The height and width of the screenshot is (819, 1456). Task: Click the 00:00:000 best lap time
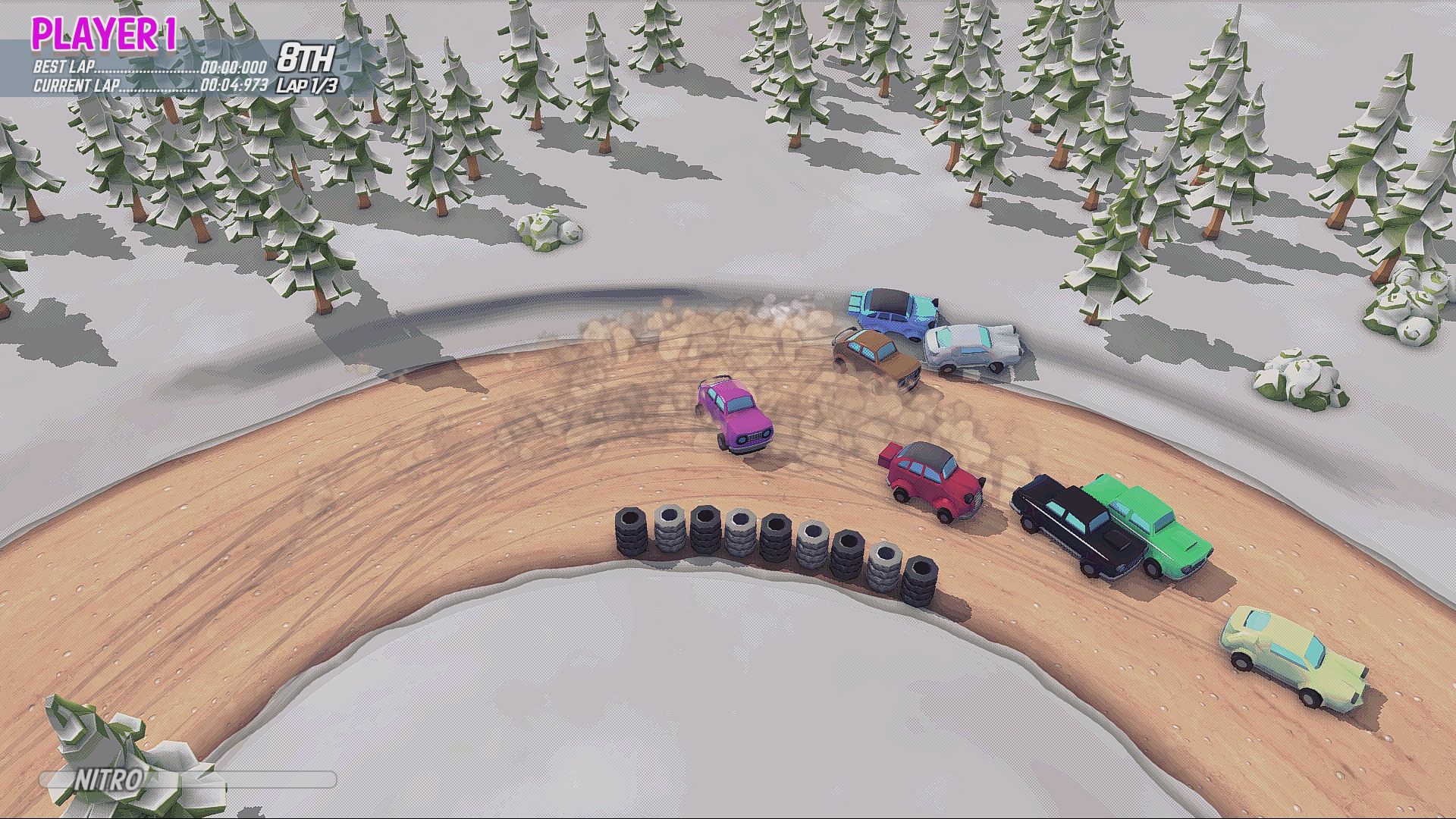[x=236, y=68]
